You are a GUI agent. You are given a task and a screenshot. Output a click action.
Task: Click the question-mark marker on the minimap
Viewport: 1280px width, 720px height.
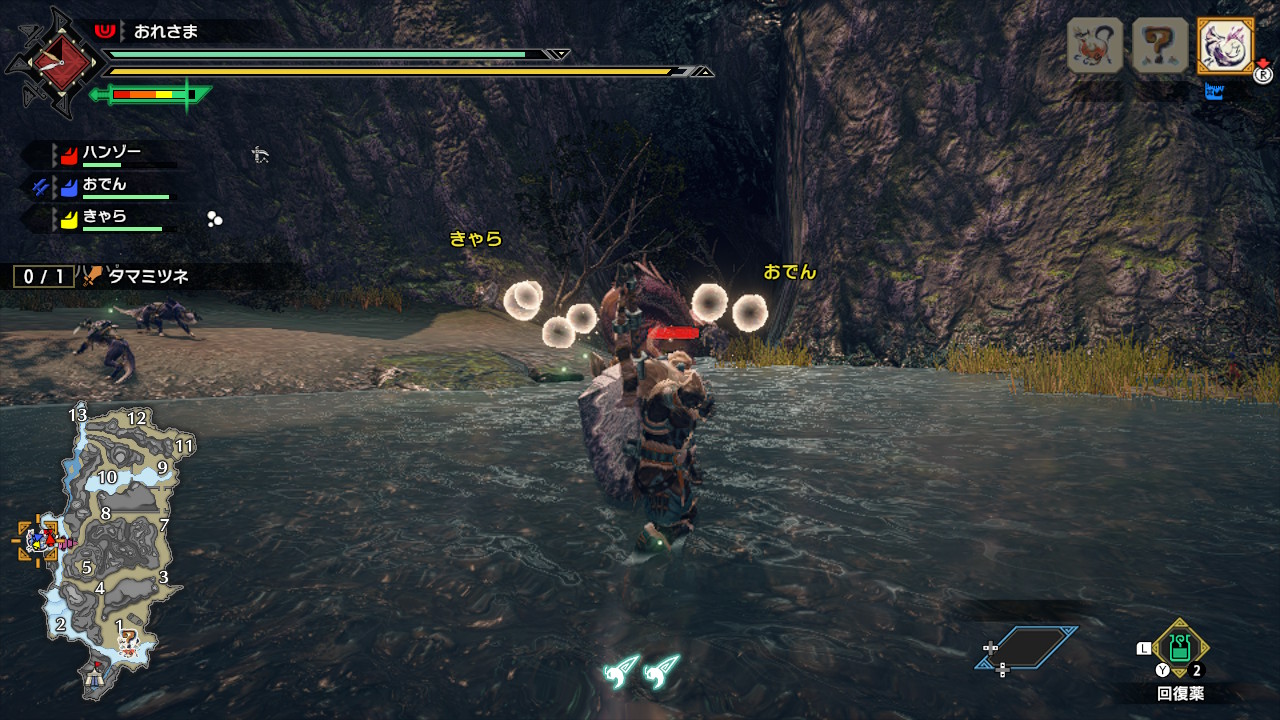127,640
